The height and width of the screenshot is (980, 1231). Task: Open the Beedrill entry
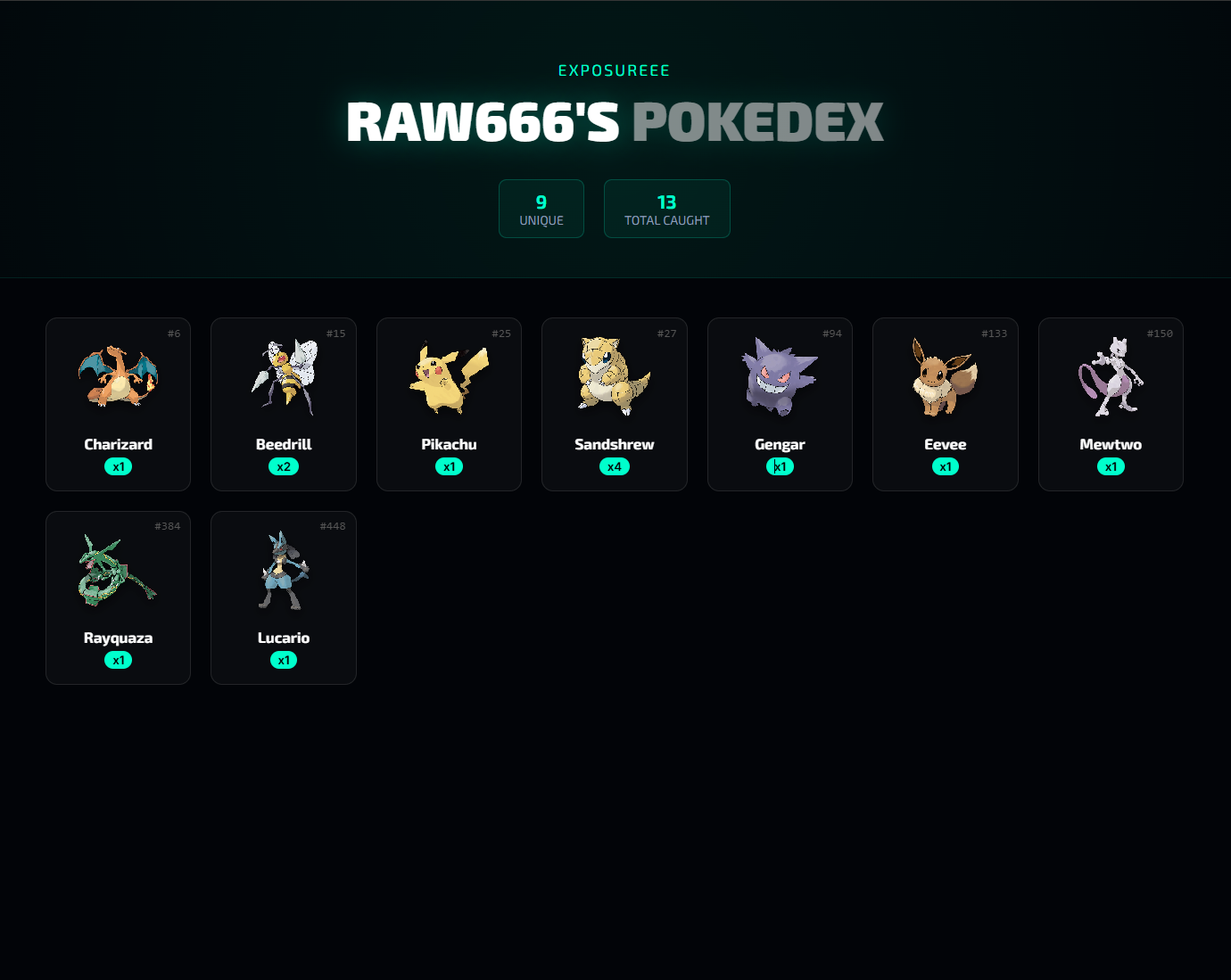(x=283, y=404)
